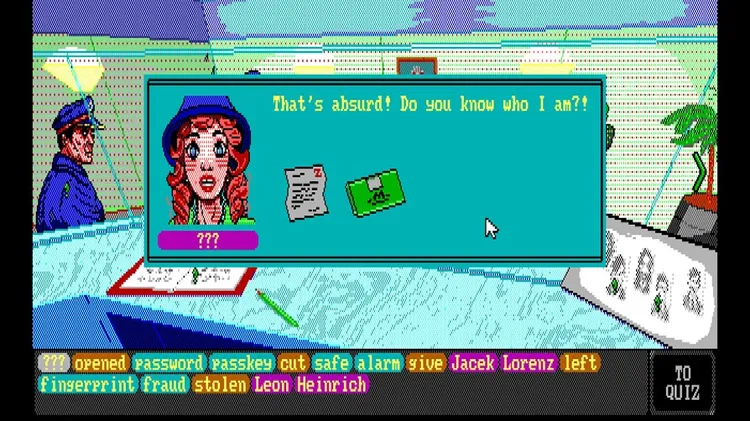Select the name 'Jacek Lorenz'

click(502, 363)
